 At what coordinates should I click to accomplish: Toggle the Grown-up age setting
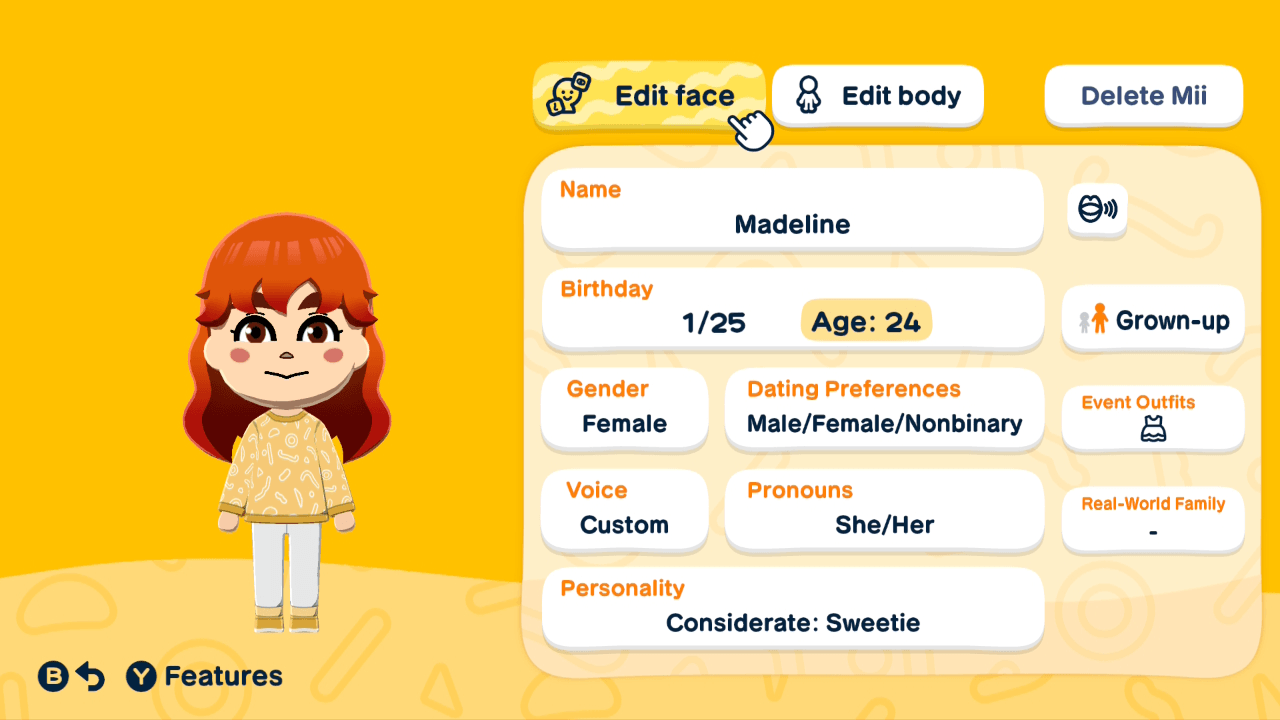click(1152, 319)
